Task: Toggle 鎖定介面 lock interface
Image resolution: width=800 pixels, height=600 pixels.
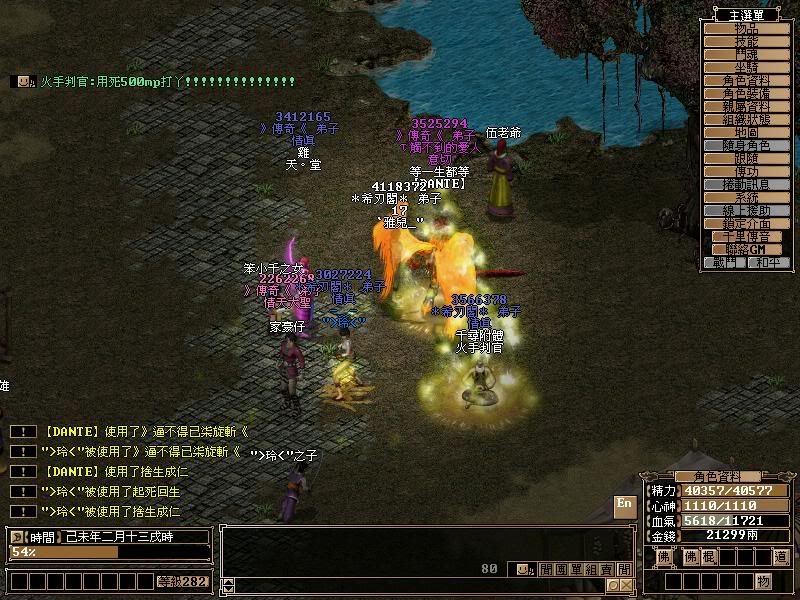Action: click(747, 223)
